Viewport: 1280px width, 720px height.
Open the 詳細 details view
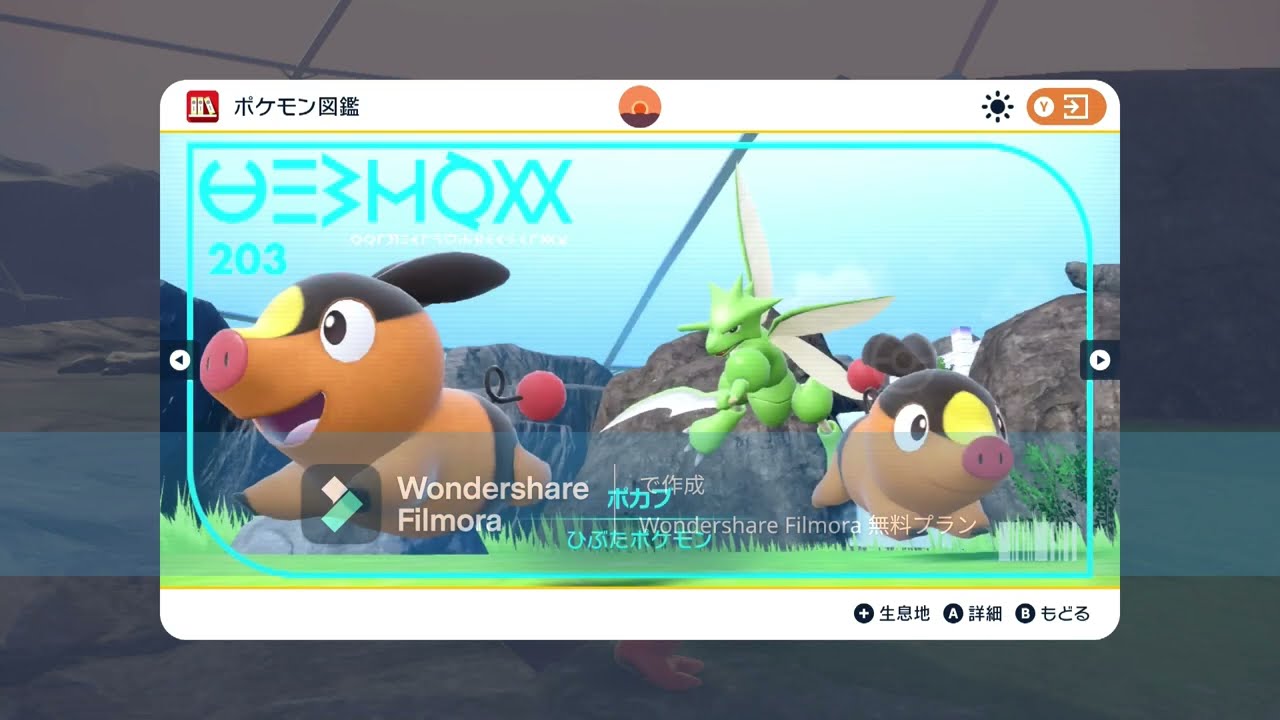click(x=985, y=613)
